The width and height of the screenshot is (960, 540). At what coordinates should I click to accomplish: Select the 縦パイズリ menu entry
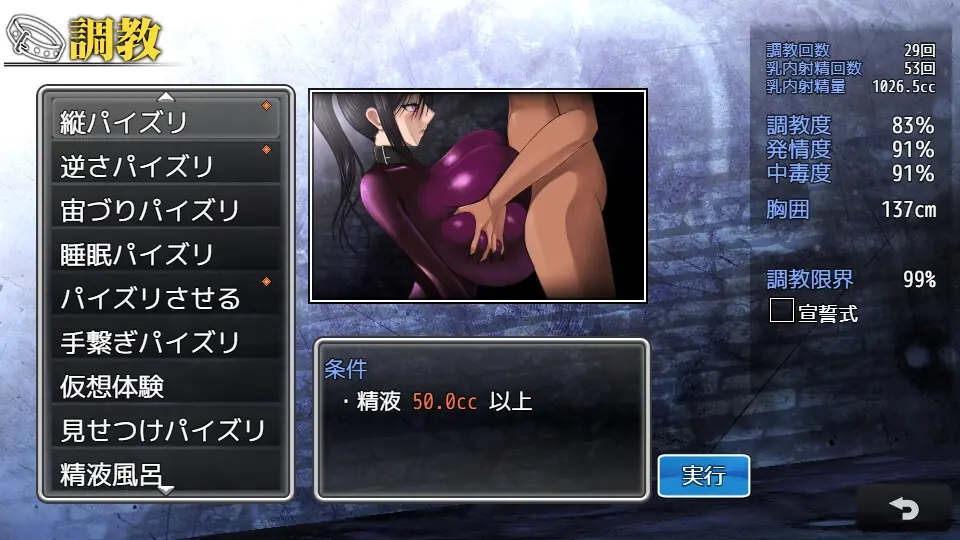(x=165, y=121)
